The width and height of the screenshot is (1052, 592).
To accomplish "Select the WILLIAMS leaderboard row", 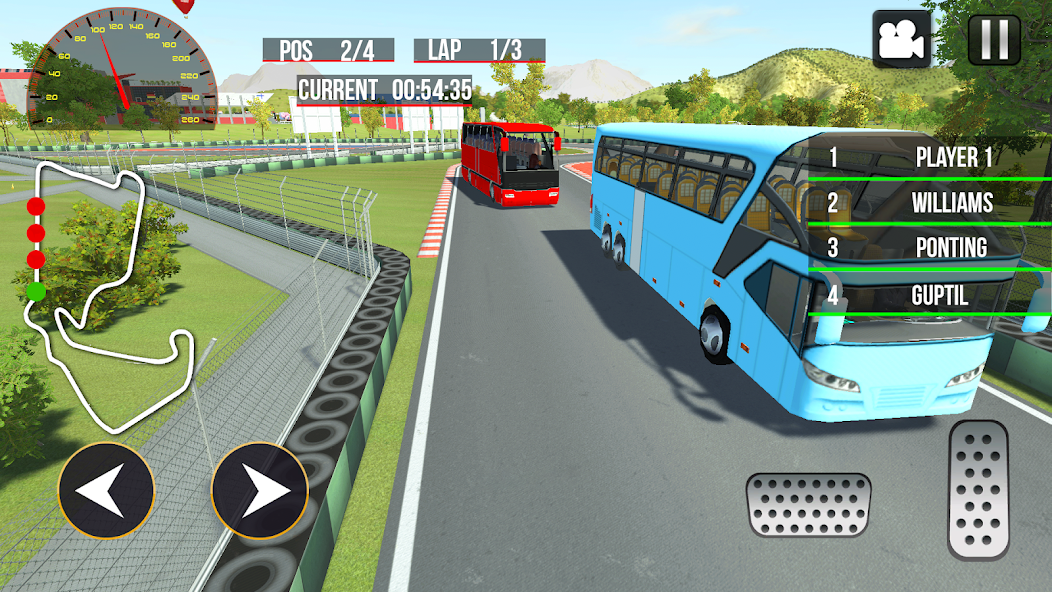I will click(928, 203).
